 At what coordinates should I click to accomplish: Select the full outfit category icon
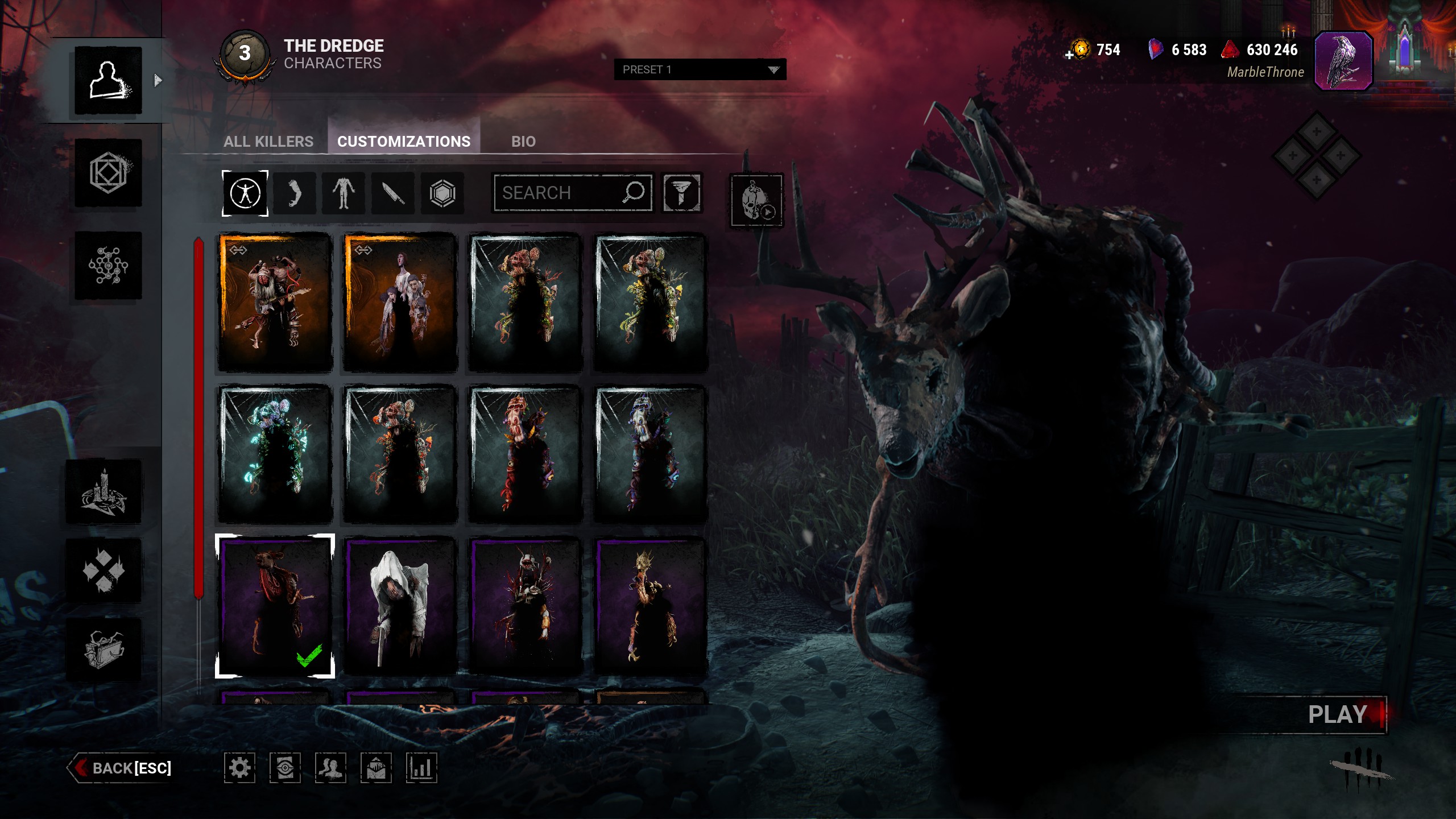[x=245, y=193]
